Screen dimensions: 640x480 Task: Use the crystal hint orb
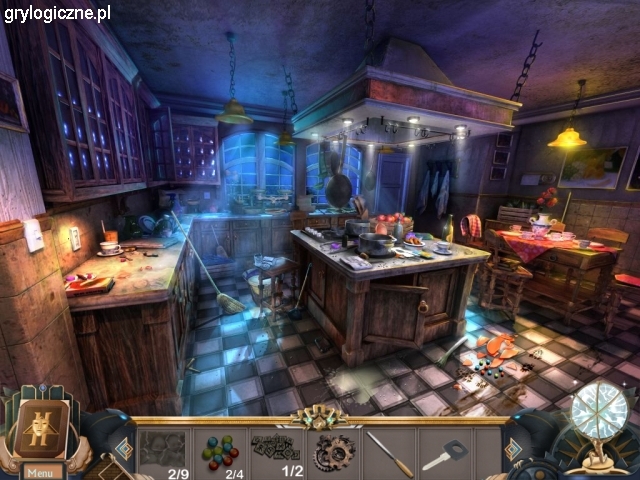tap(600, 412)
